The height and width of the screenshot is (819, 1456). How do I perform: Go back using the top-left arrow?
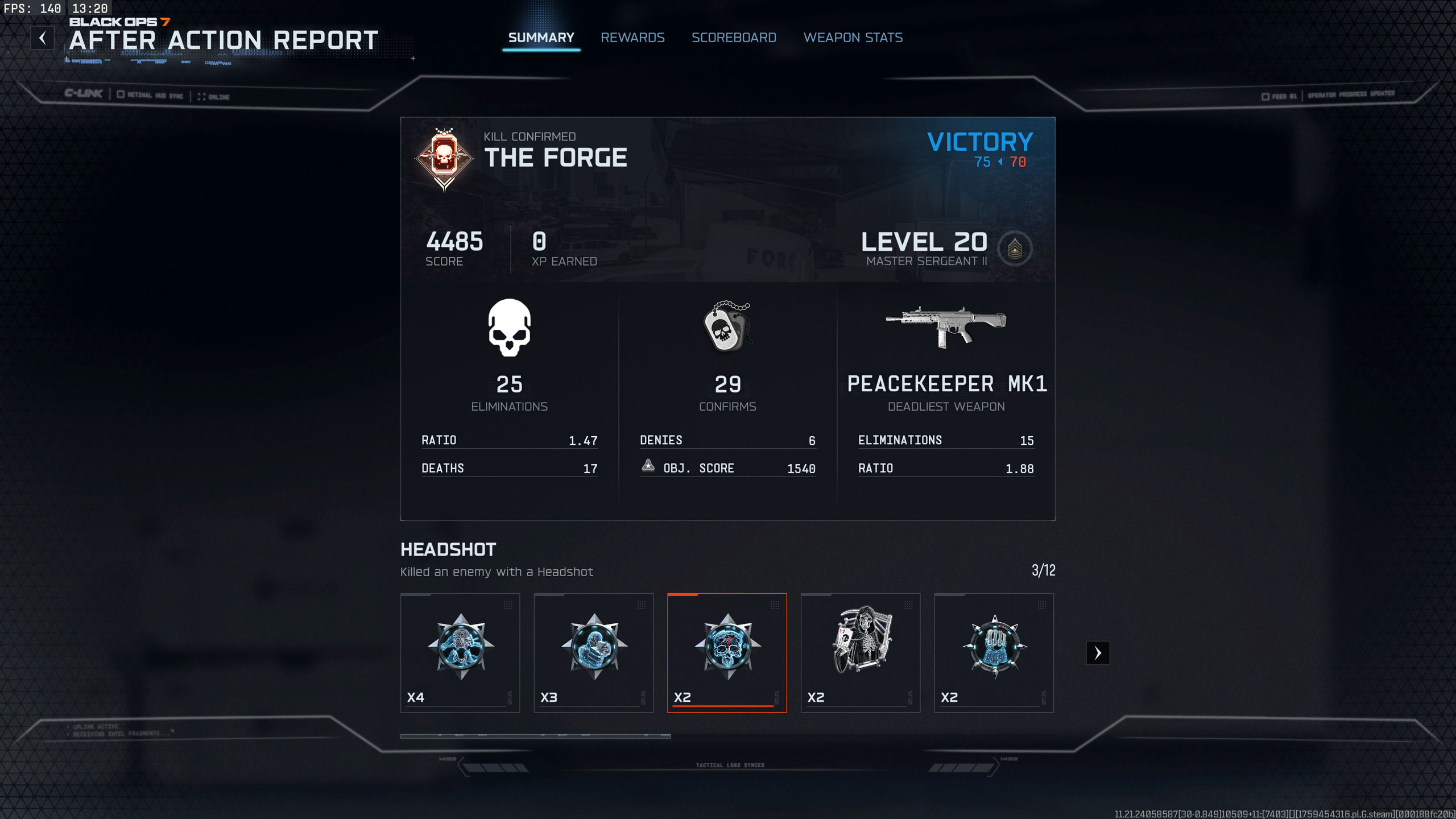pyautogui.click(x=43, y=38)
